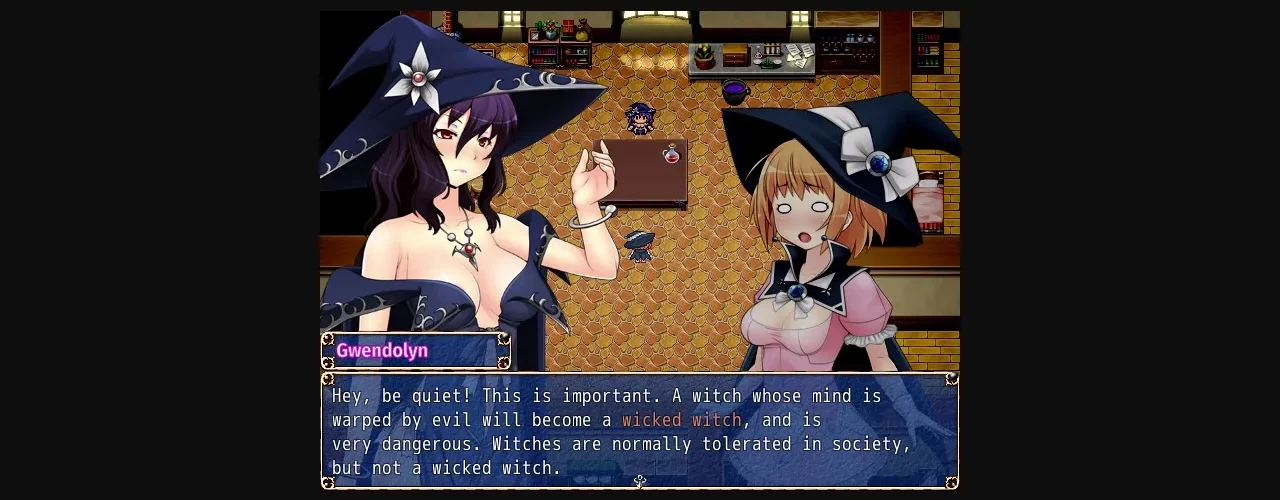Advance Gwendolyn's dialogue message box

[639, 431]
